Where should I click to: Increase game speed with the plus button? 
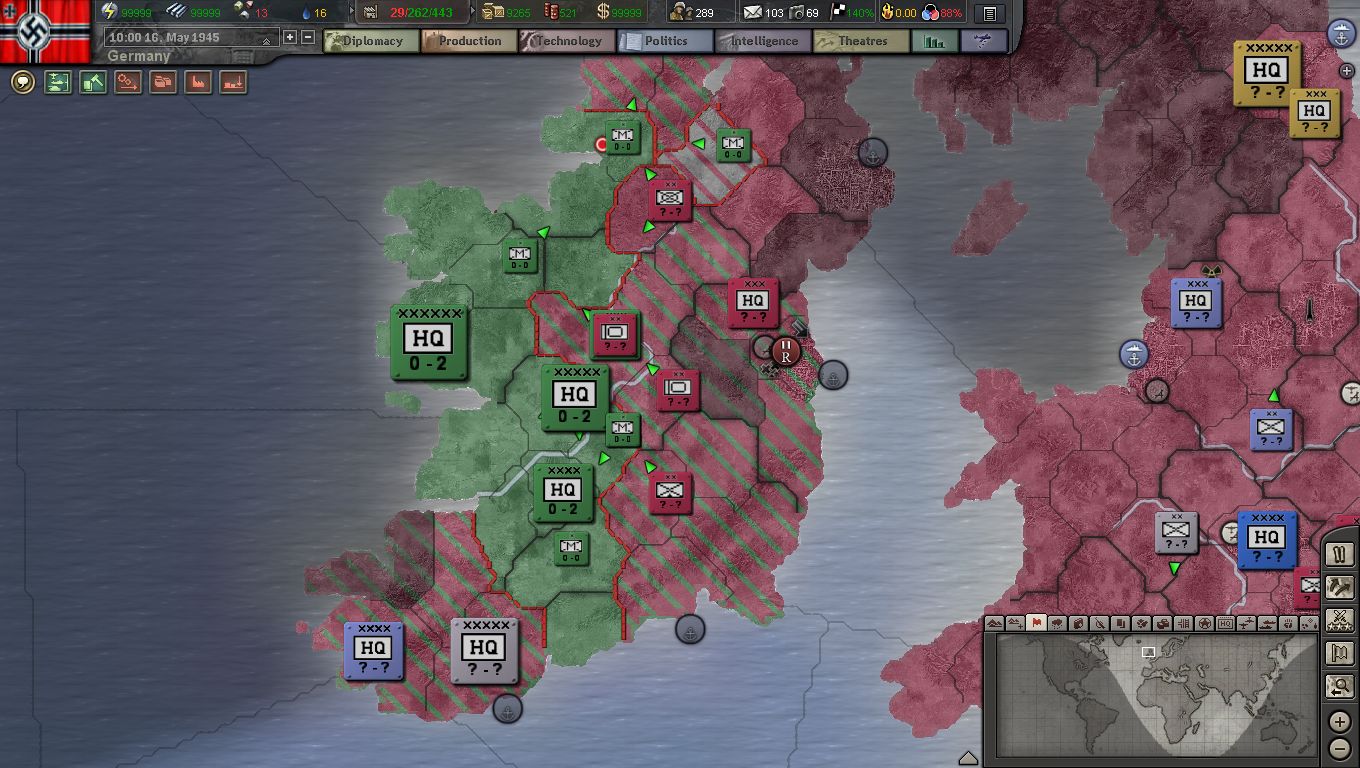pyautogui.click(x=290, y=37)
